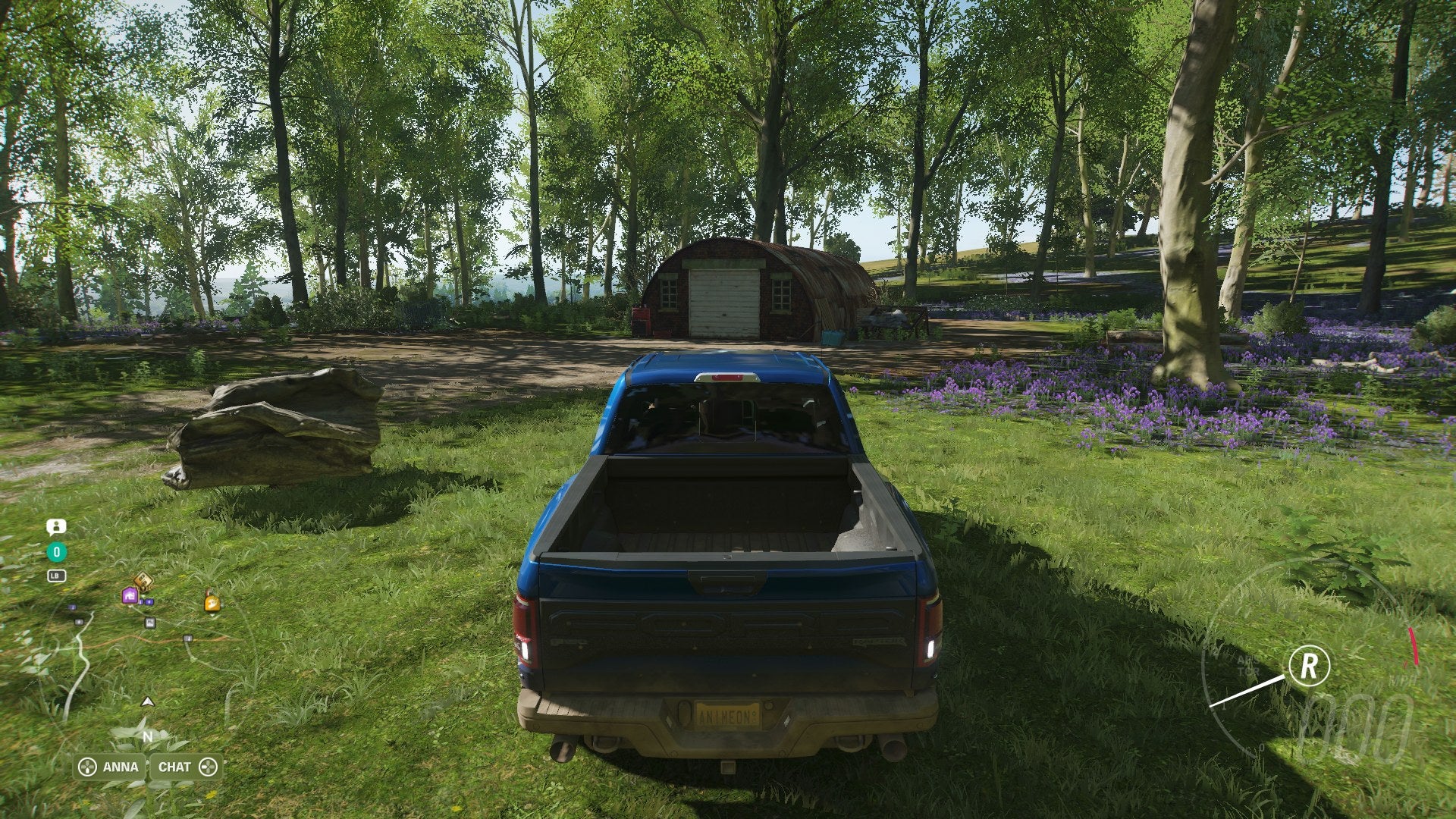Click the red redline segment of the tachometer
Image resolution: width=1456 pixels, height=819 pixels.
click(1414, 645)
